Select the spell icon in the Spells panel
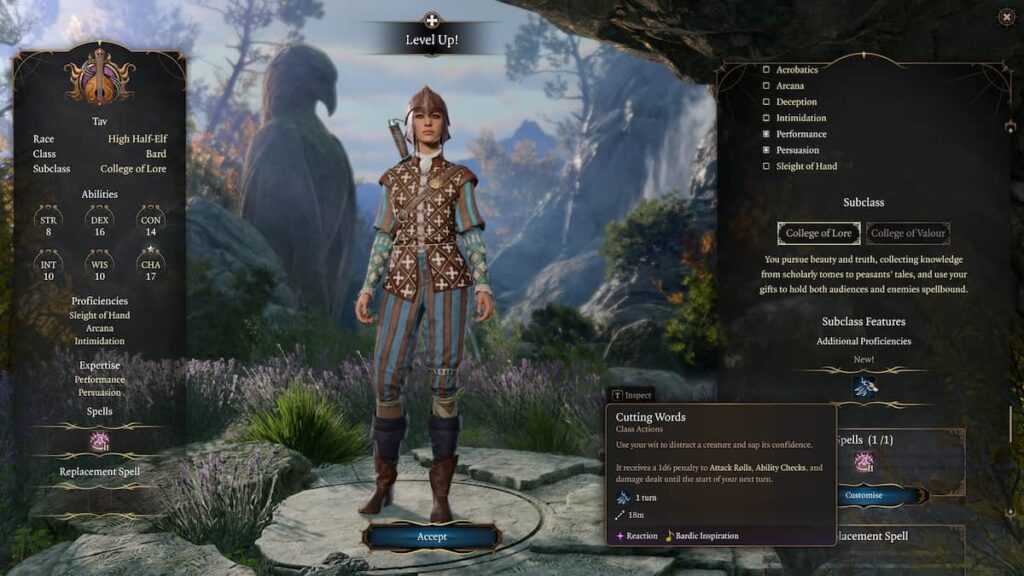Image resolution: width=1024 pixels, height=576 pixels. (x=864, y=462)
